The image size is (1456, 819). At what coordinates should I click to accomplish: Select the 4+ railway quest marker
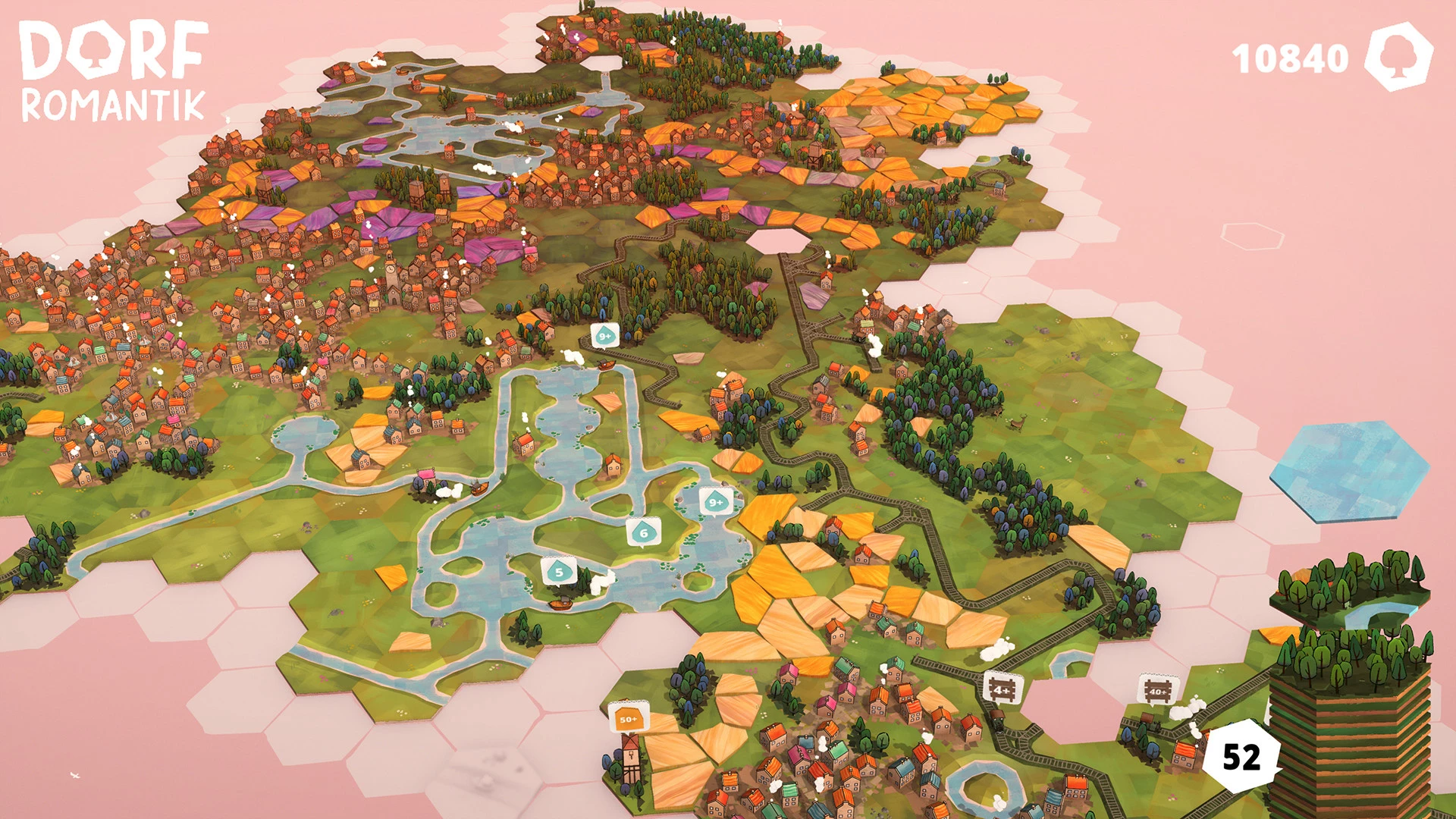click(x=1003, y=689)
